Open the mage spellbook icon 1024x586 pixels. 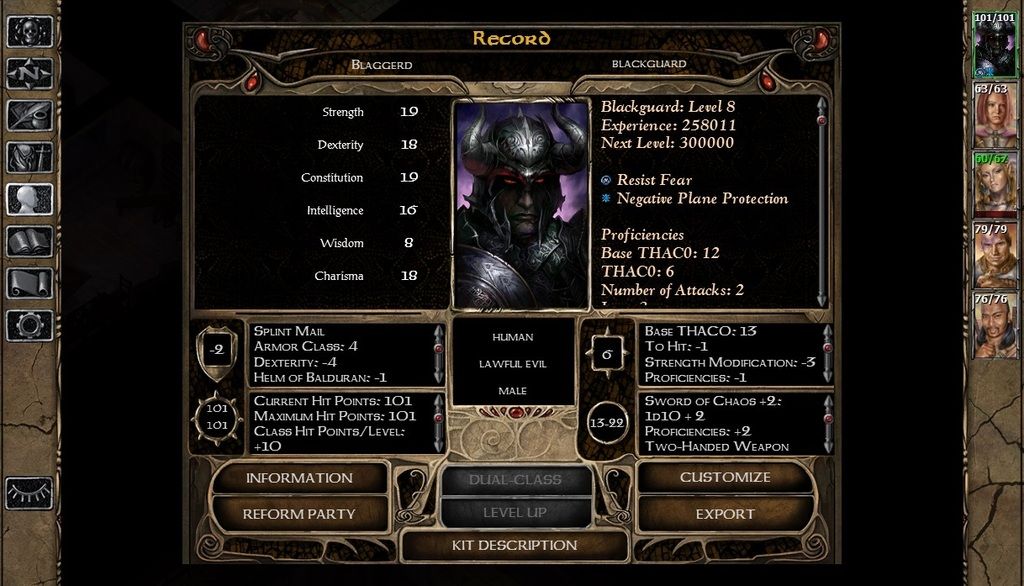[29, 241]
